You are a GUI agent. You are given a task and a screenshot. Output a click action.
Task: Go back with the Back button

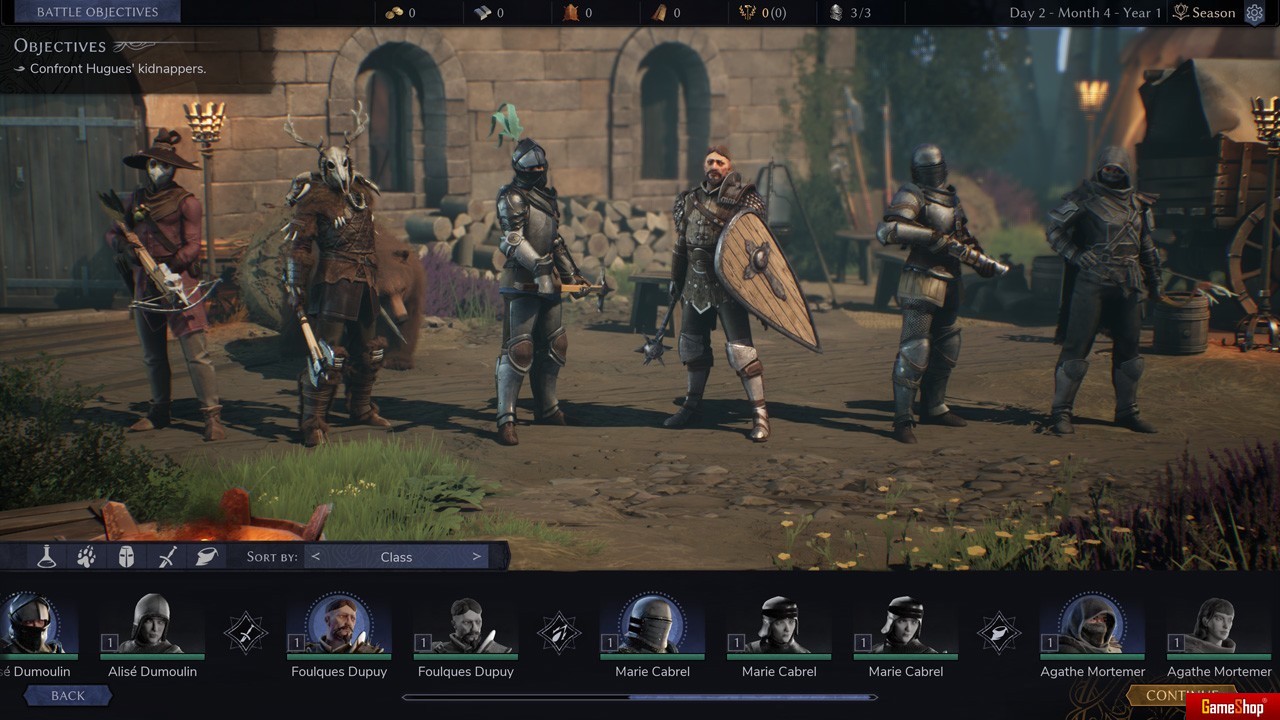[67, 695]
